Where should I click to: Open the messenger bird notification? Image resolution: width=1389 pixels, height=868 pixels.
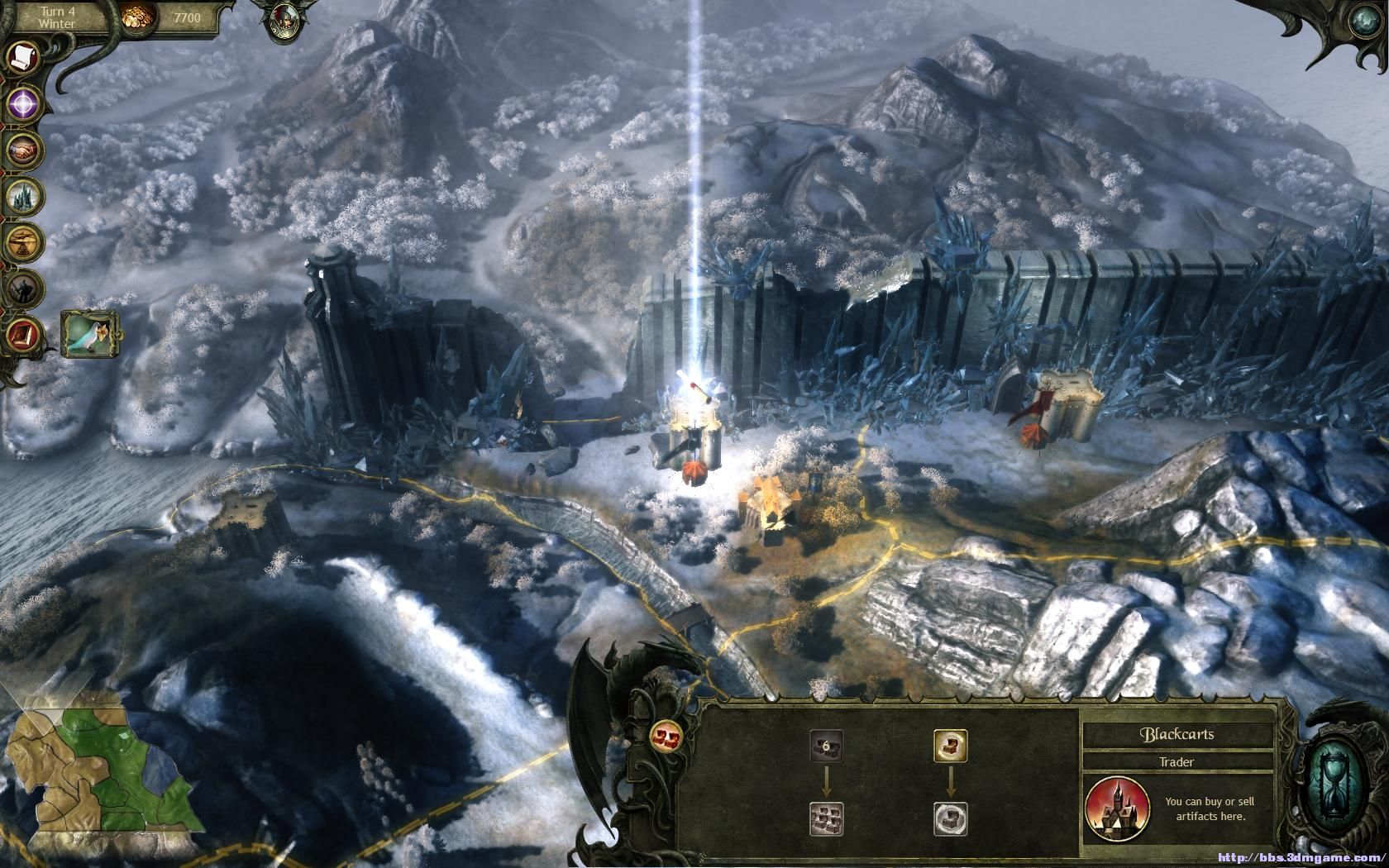(x=88, y=334)
